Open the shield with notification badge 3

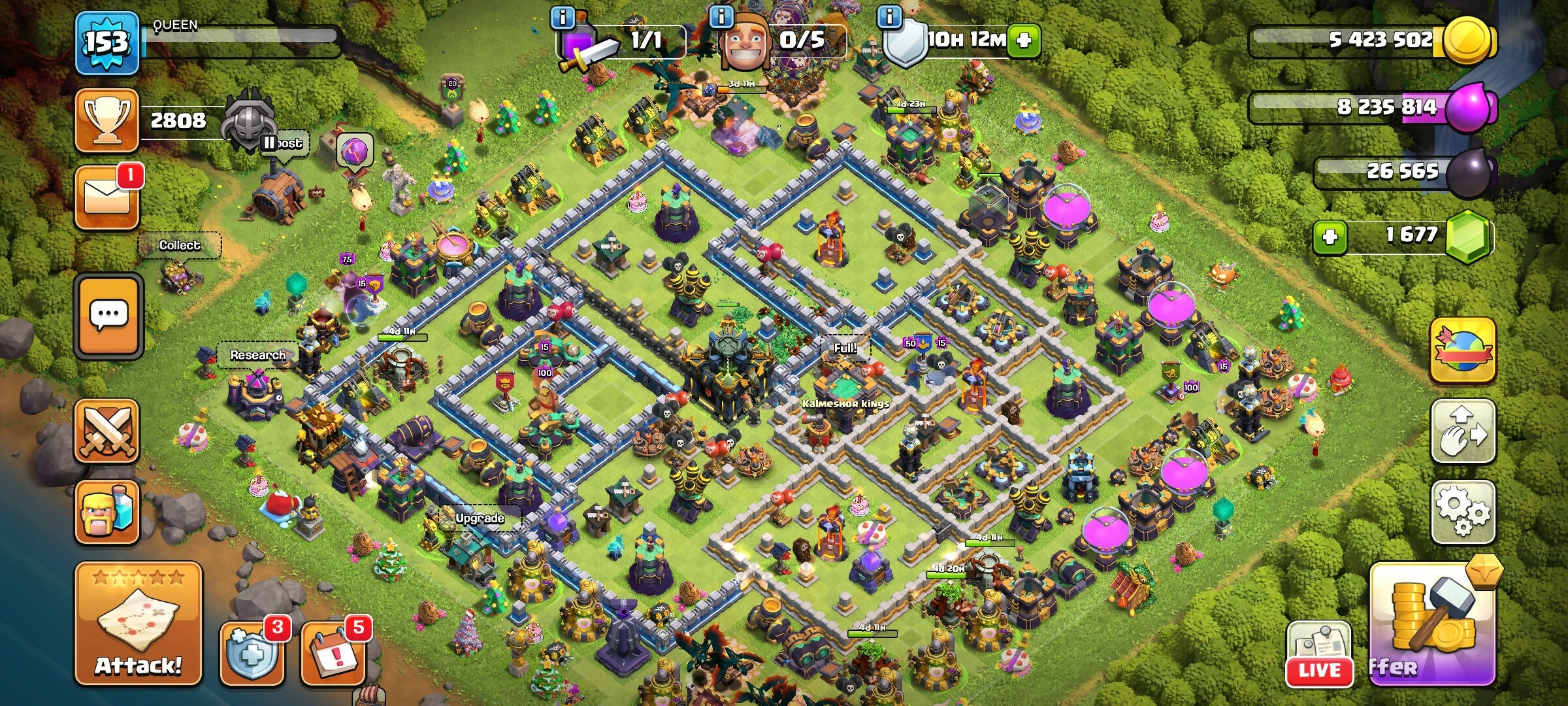tap(252, 653)
